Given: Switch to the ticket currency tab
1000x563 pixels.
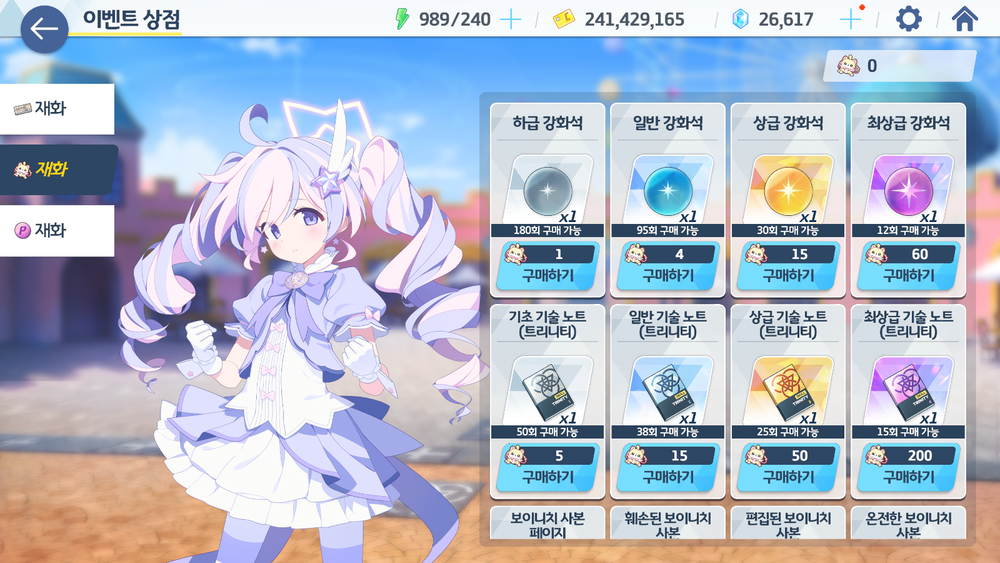Looking at the screenshot, I should [x=57, y=109].
